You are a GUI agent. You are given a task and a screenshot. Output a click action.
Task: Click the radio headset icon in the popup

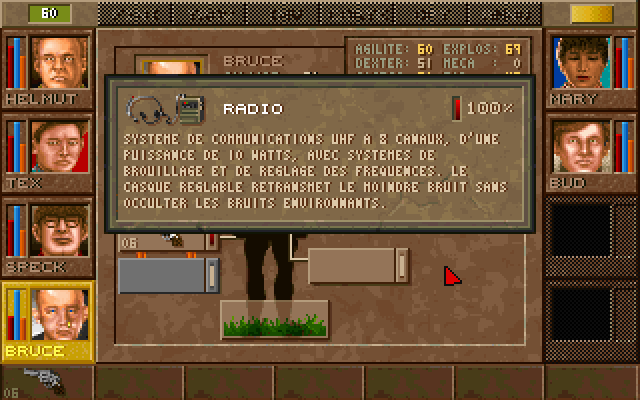(164, 107)
